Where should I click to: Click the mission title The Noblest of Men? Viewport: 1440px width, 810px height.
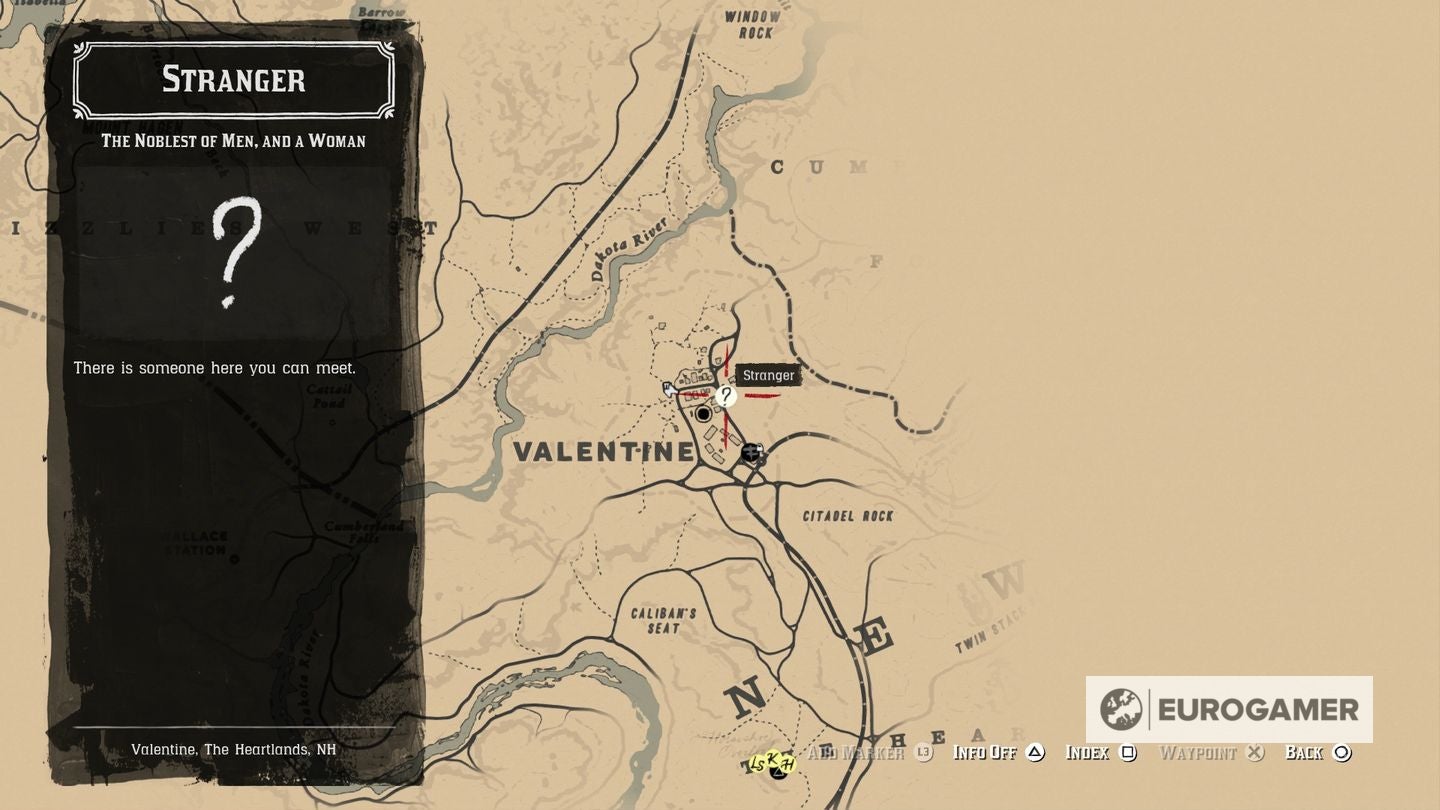click(x=232, y=141)
